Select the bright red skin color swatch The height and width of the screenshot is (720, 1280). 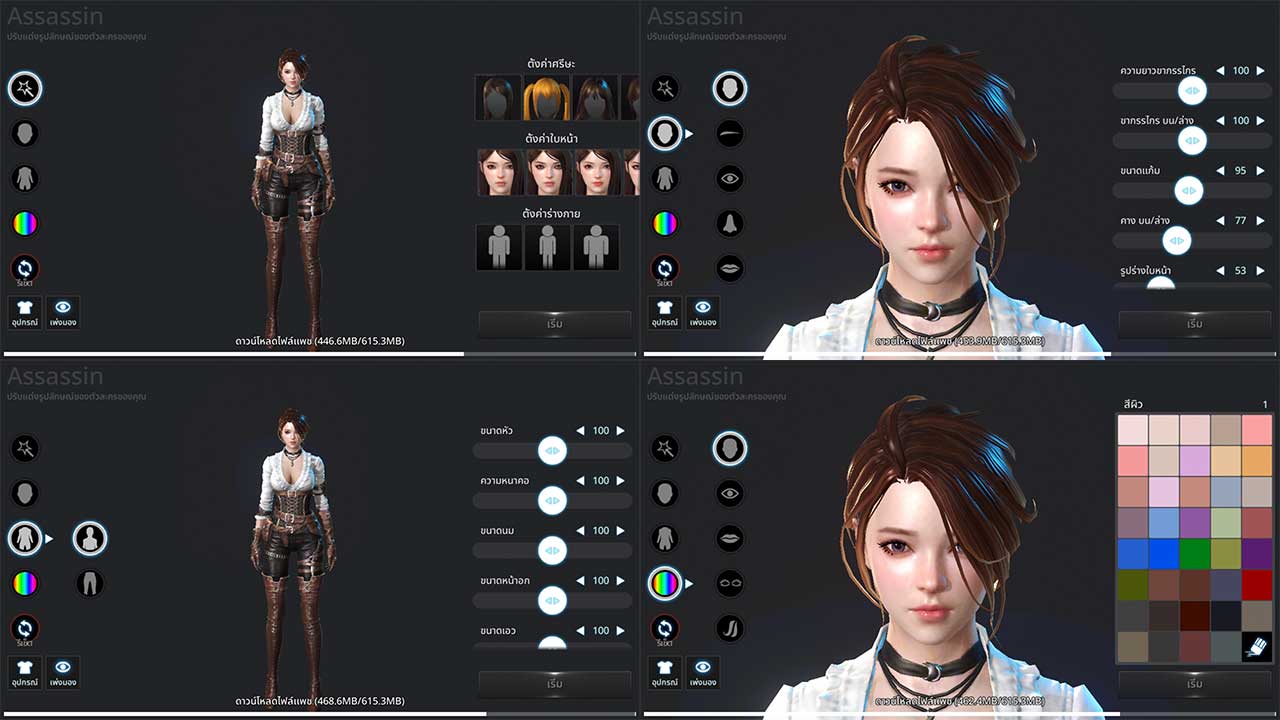tap(1258, 584)
